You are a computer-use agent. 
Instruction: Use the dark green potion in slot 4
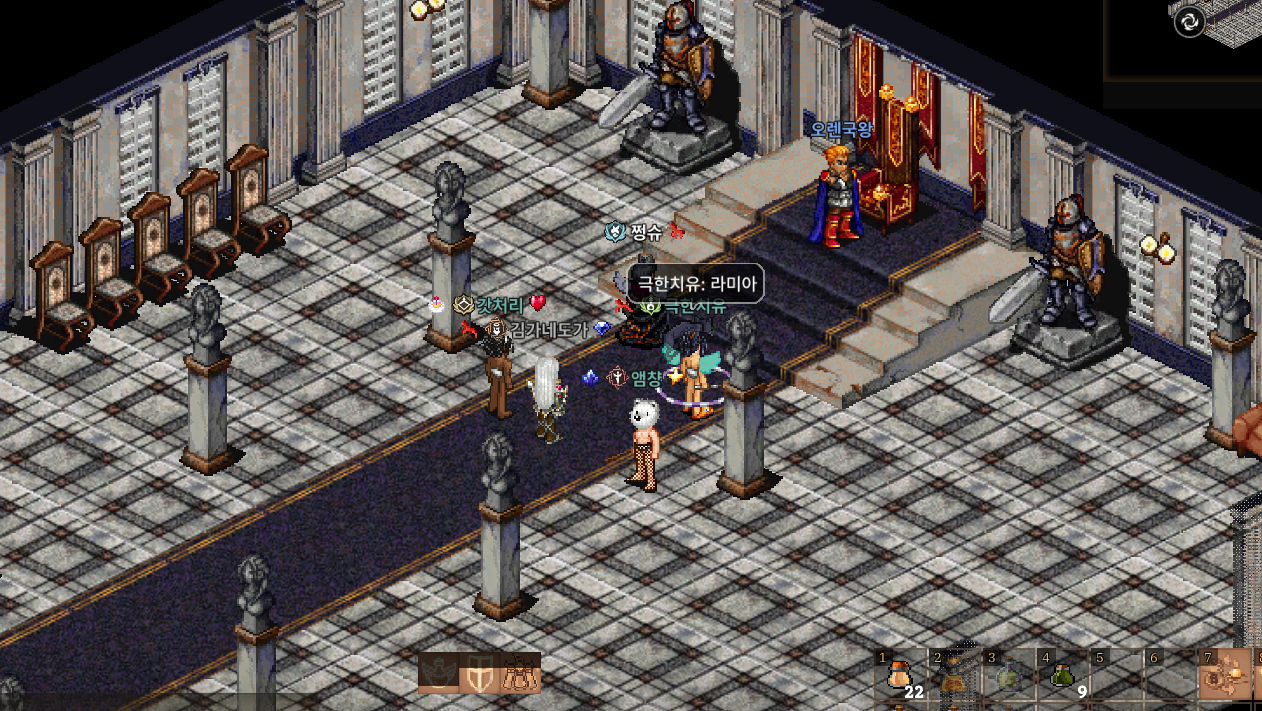[x=1062, y=677]
